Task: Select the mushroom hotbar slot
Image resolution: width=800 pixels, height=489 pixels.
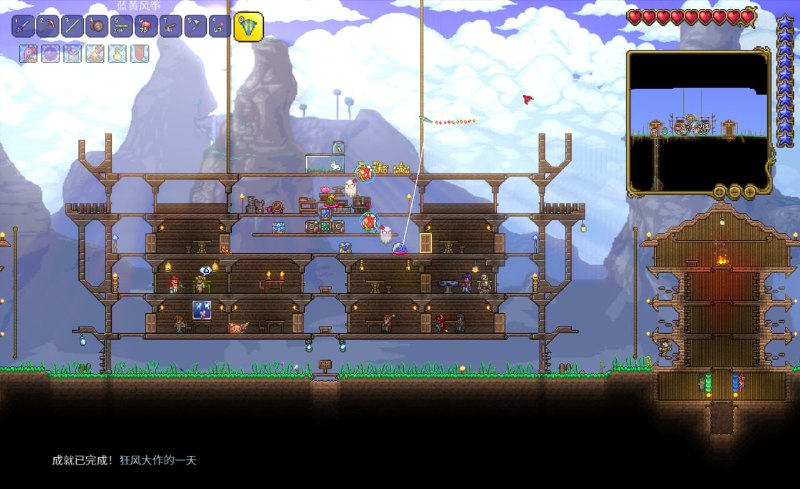Action: [x=146, y=26]
